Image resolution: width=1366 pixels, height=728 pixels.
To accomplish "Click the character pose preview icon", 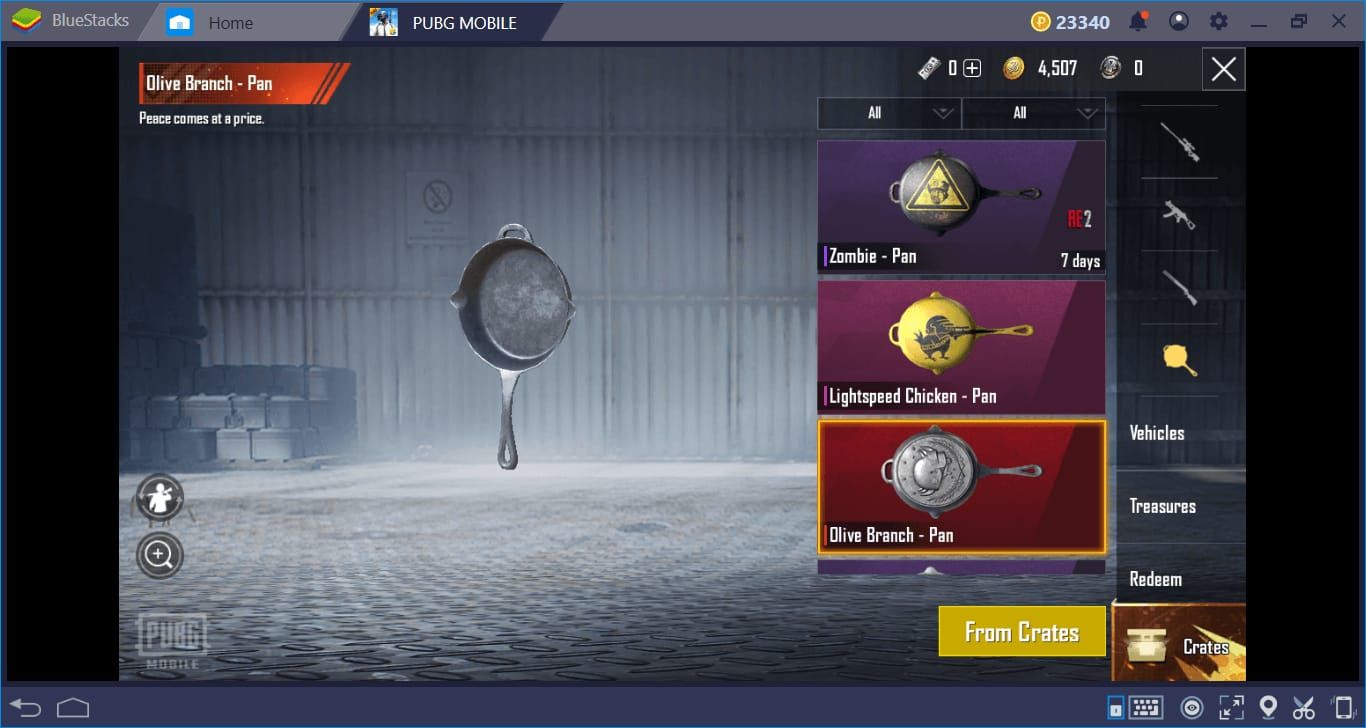I will pyautogui.click(x=159, y=497).
